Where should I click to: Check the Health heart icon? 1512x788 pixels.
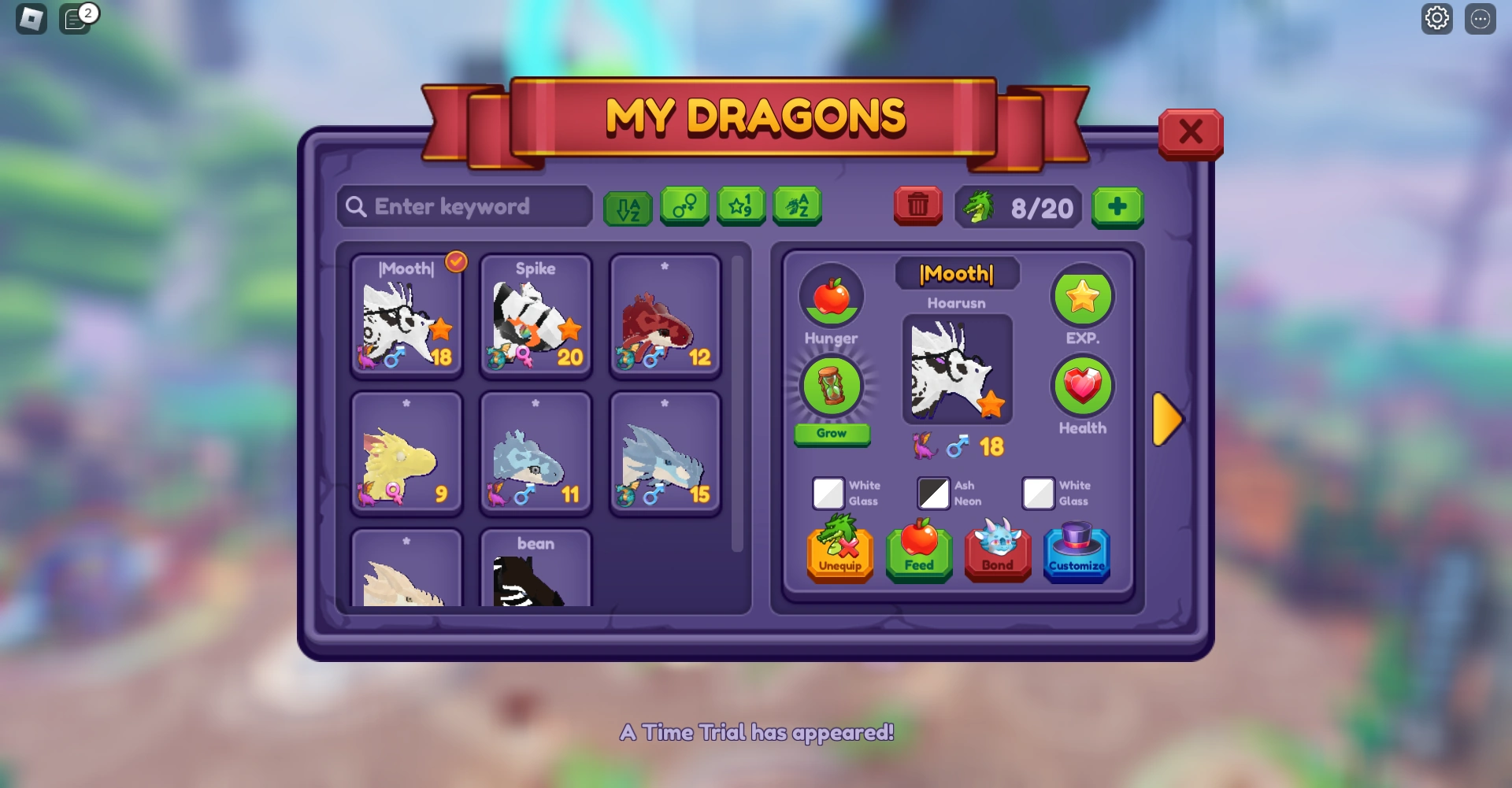coord(1083,386)
